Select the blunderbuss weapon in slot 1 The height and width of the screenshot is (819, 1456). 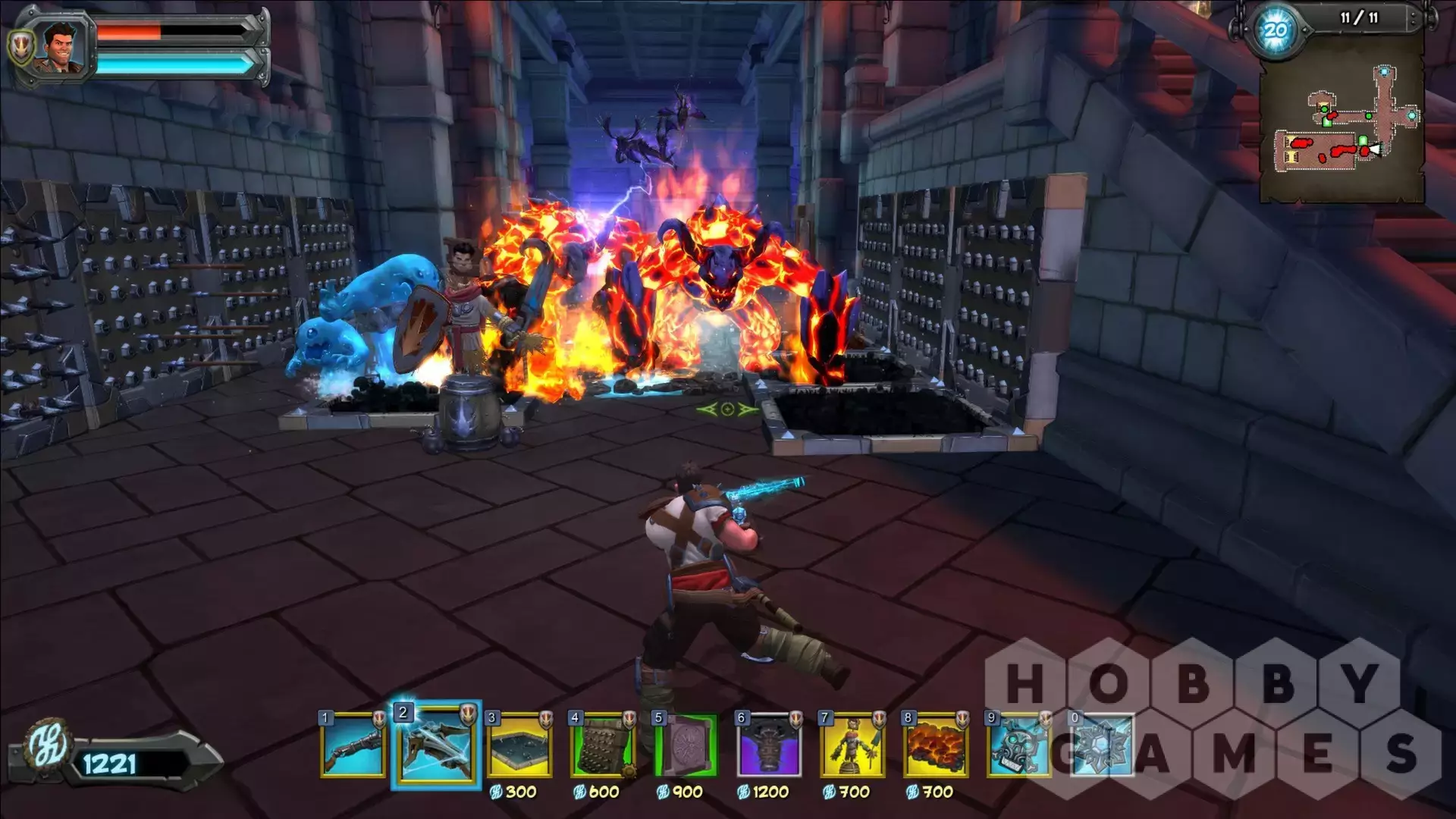click(353, 745)
